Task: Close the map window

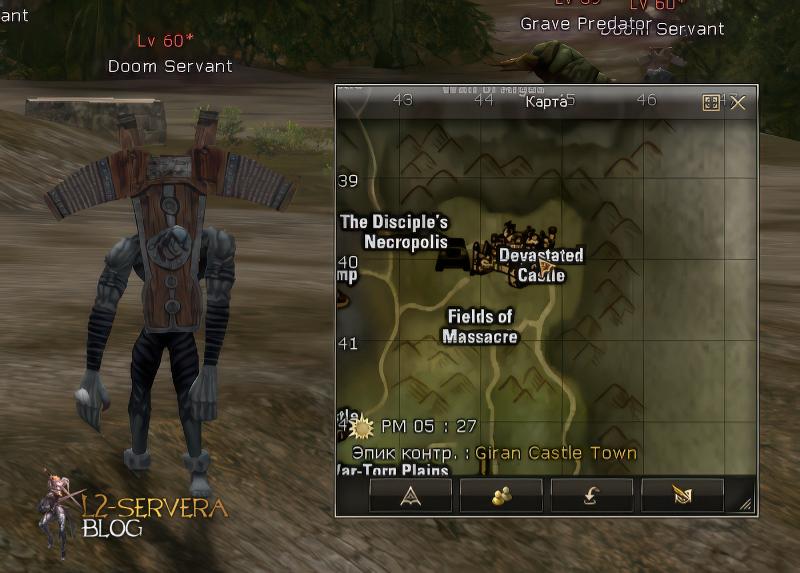Action: (738, 102)
